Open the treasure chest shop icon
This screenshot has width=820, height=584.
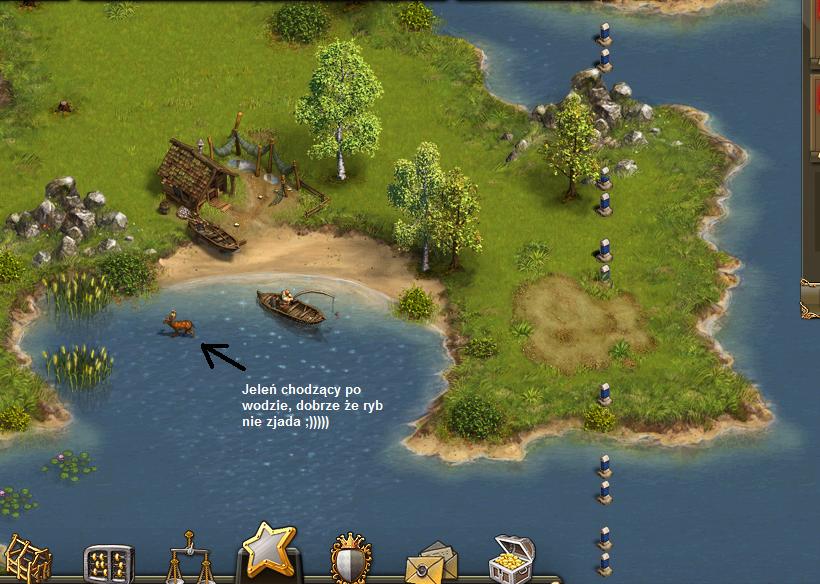[511, 561]
